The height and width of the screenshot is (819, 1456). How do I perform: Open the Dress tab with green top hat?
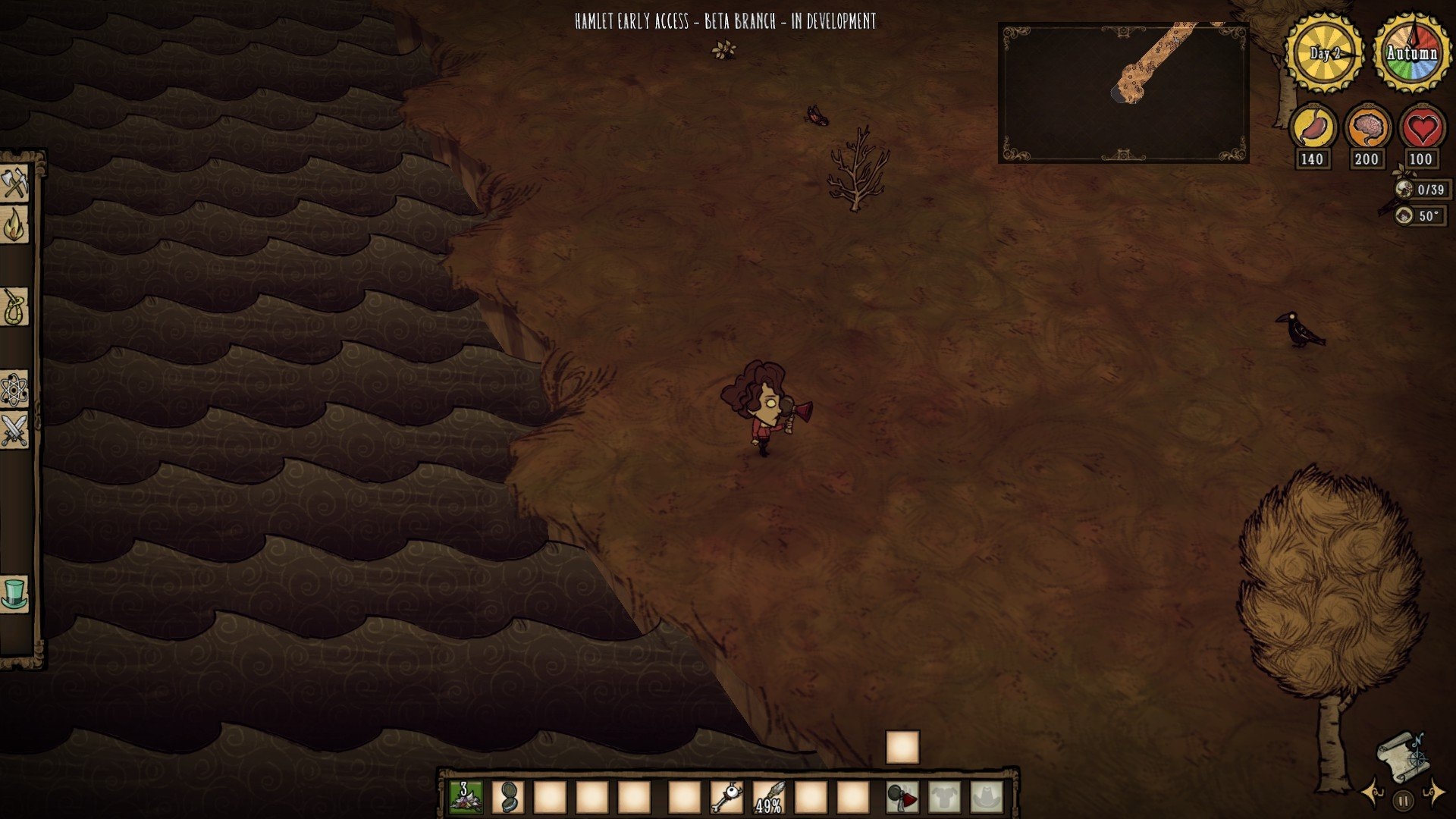[14, 593]
